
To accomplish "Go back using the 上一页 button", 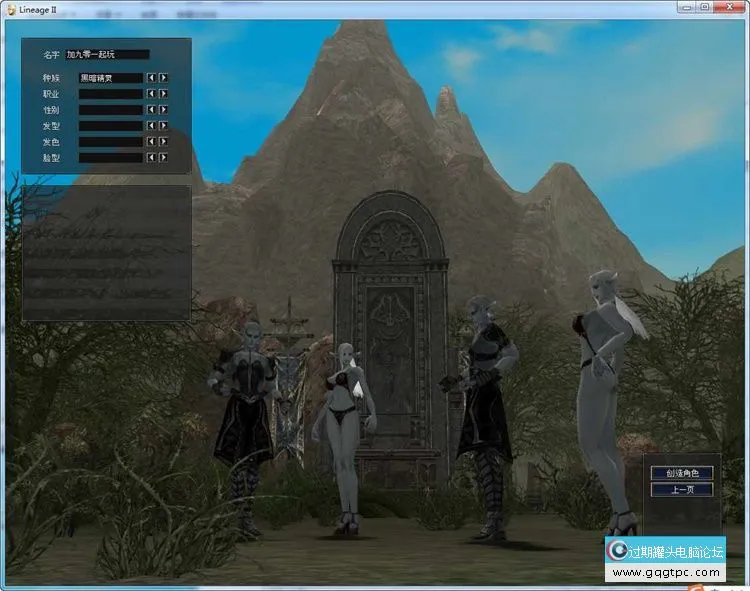I will (x=681, y=490).
